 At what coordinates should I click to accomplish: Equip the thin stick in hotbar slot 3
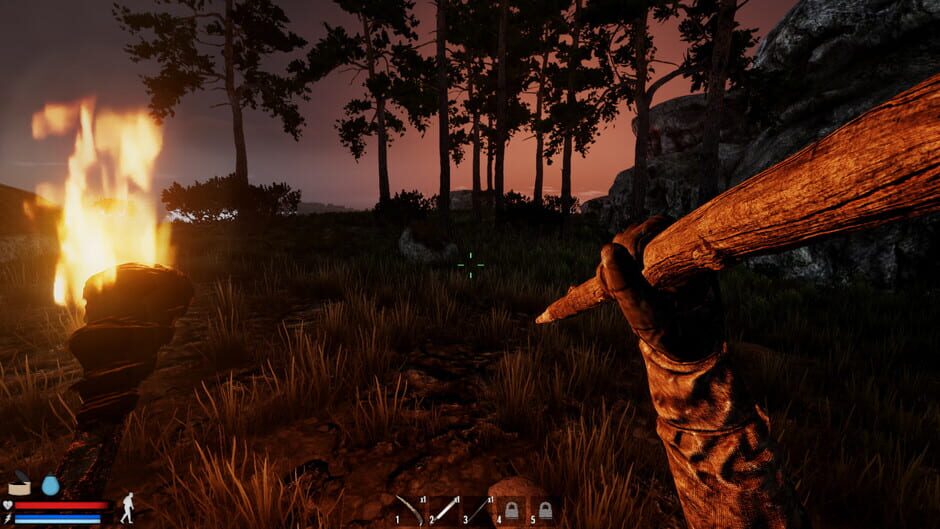478,510
